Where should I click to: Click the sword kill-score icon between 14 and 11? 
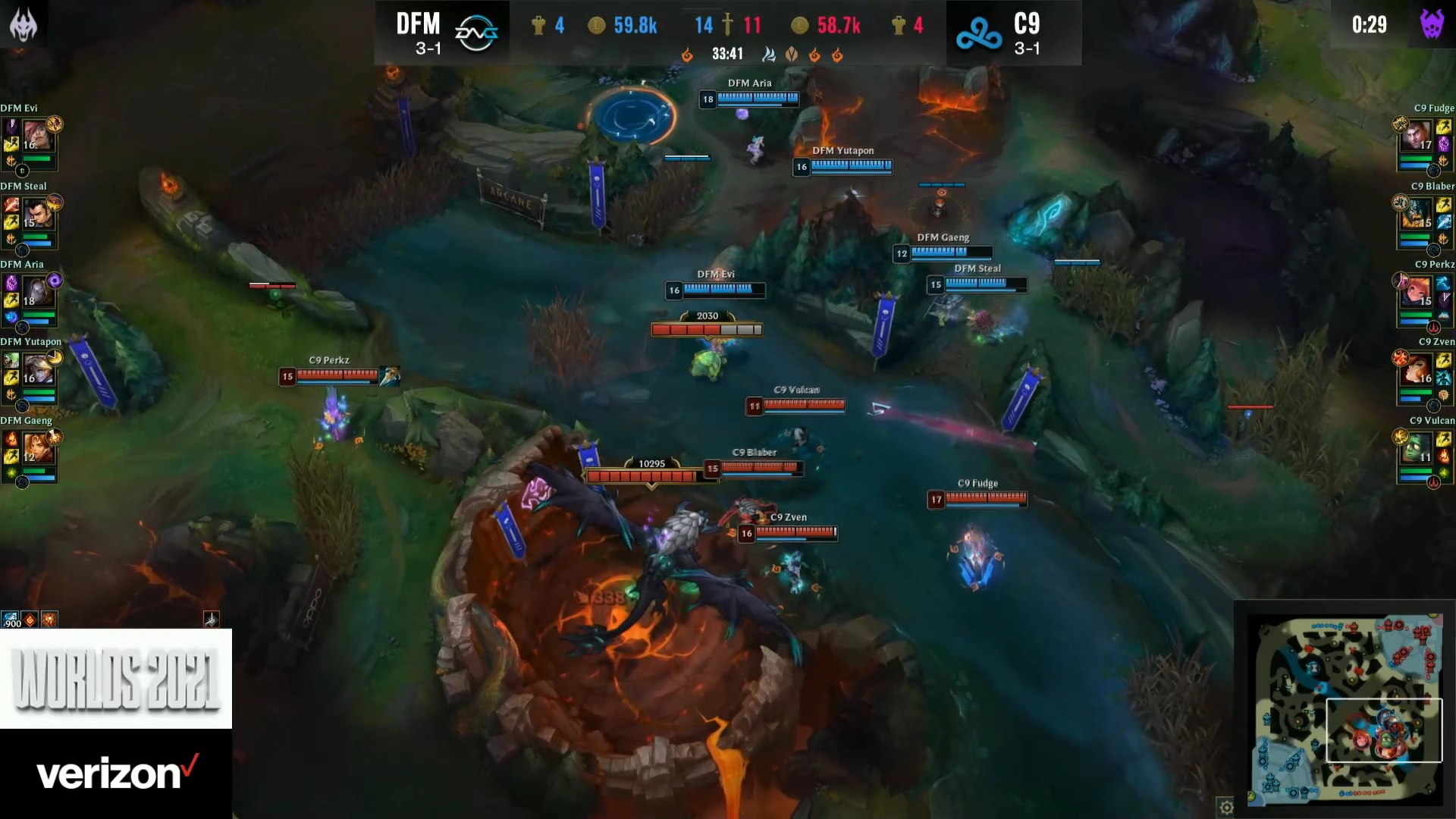728,25
